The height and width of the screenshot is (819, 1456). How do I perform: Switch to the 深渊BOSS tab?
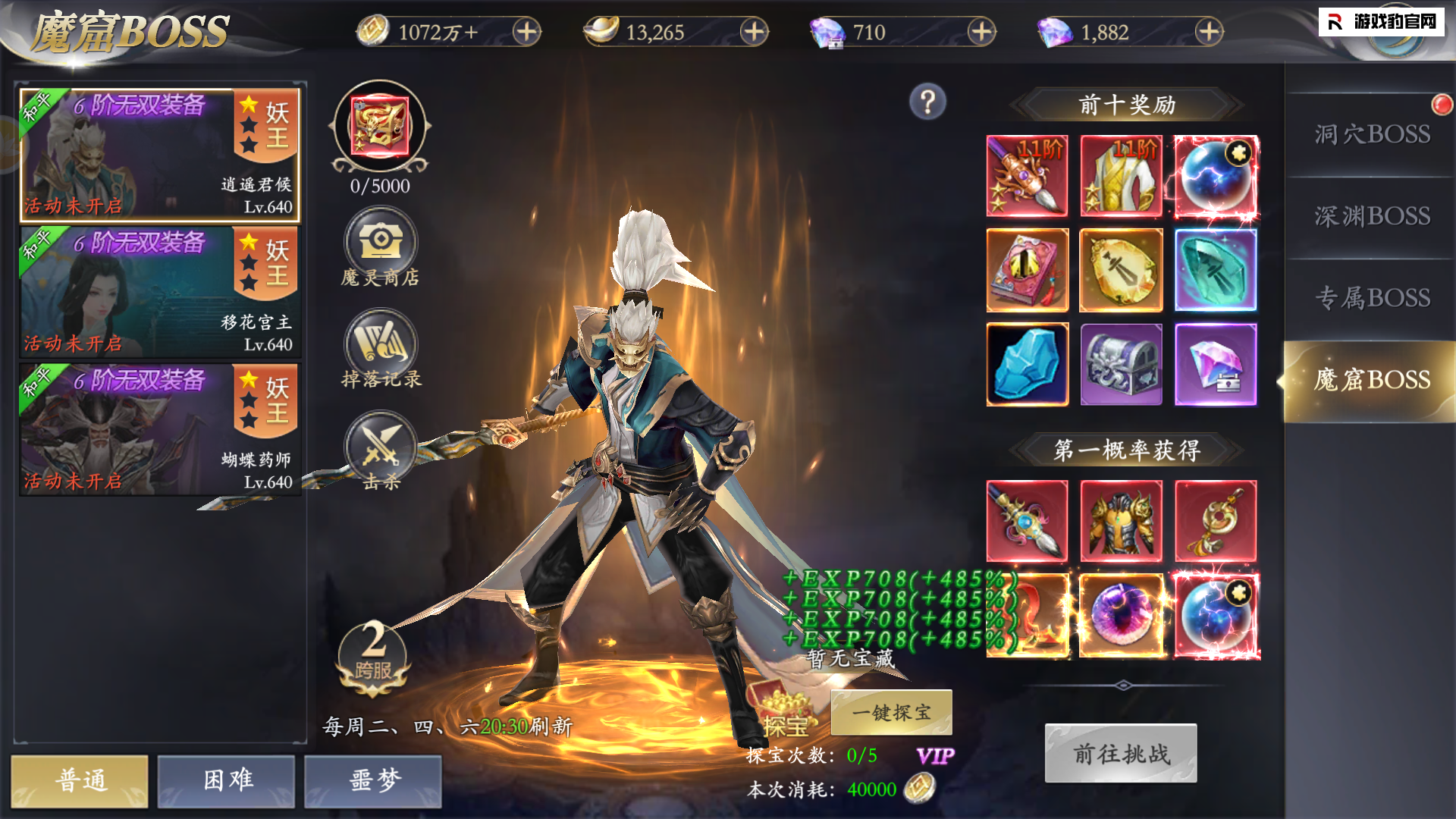[x=1371, y=217]
